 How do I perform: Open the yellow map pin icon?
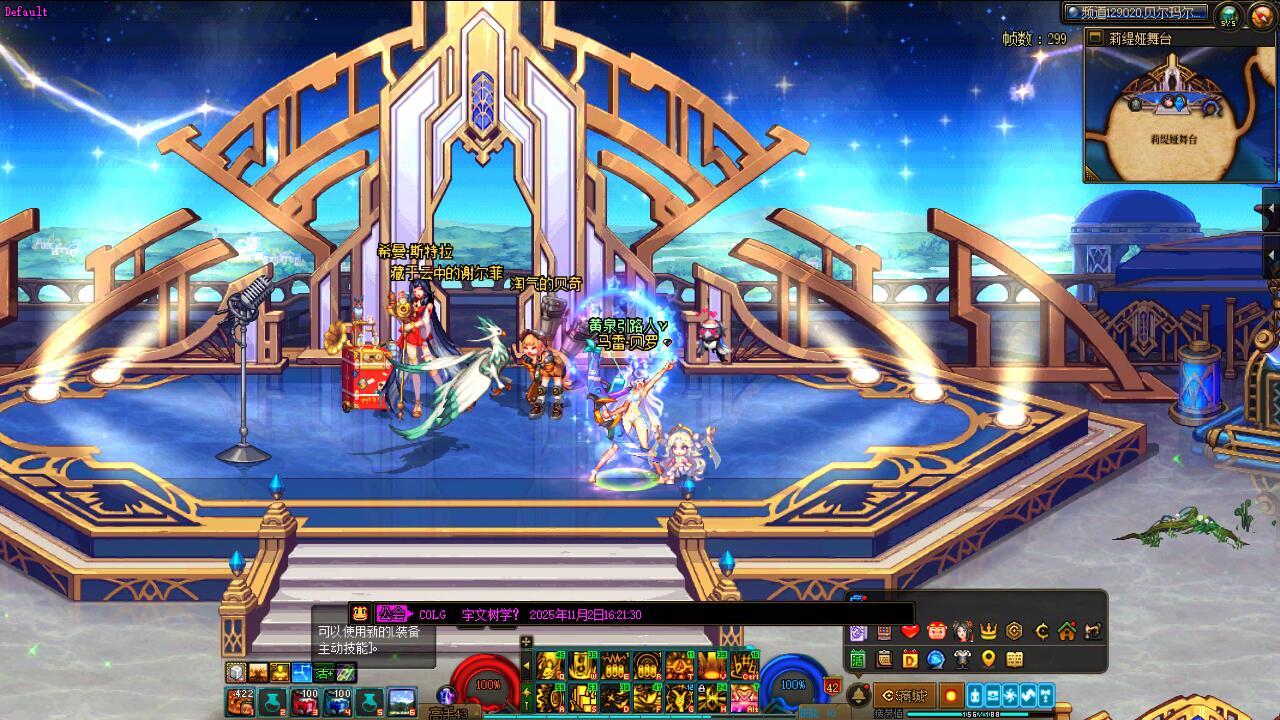pos(988,659)
